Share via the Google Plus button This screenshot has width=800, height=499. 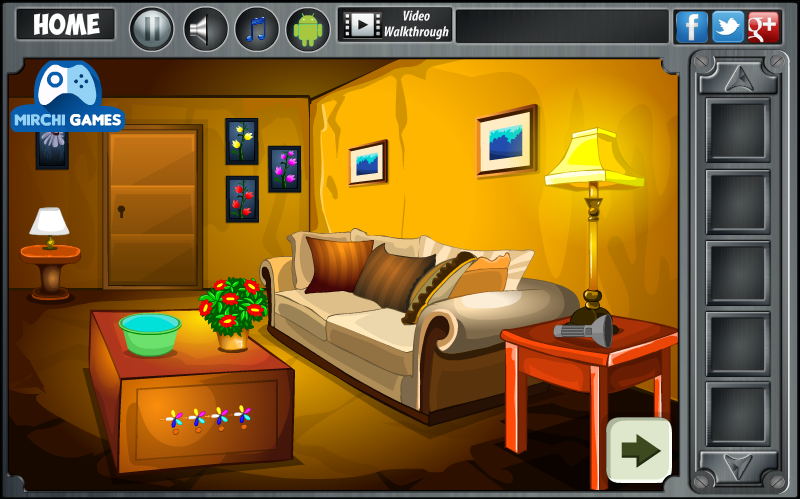(763, 27)
